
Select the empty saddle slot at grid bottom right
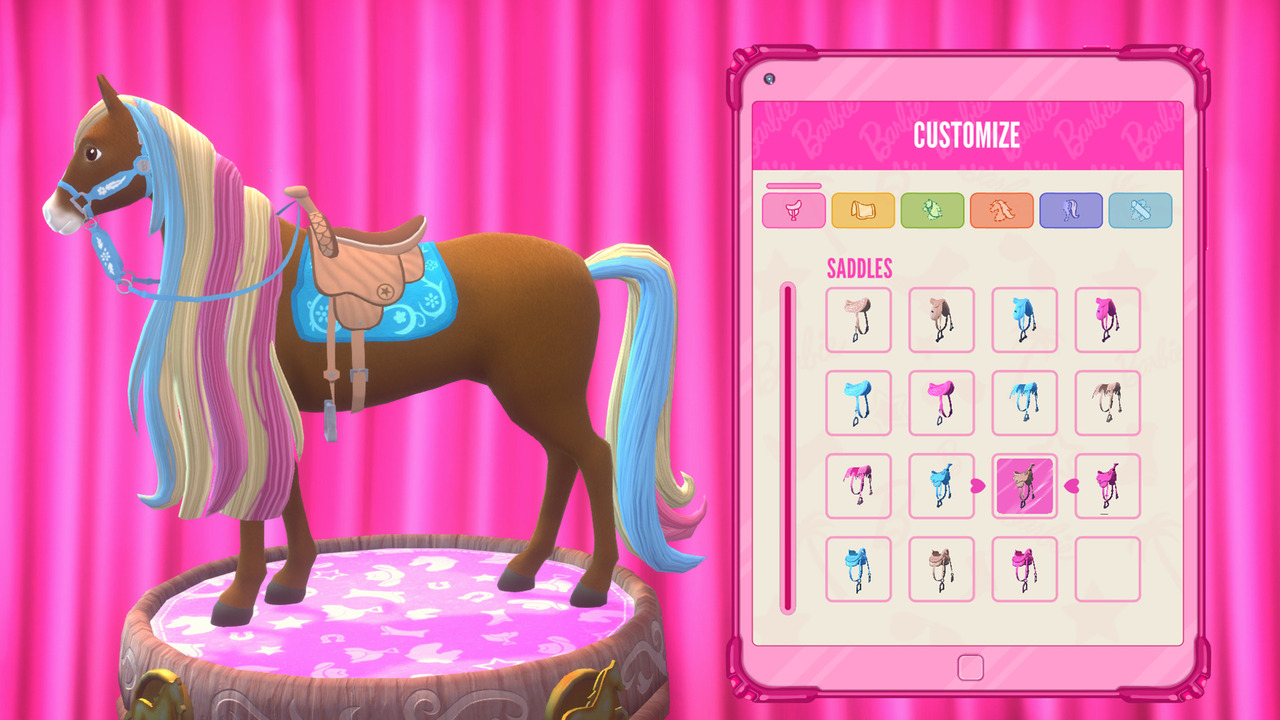point(1107,568)
